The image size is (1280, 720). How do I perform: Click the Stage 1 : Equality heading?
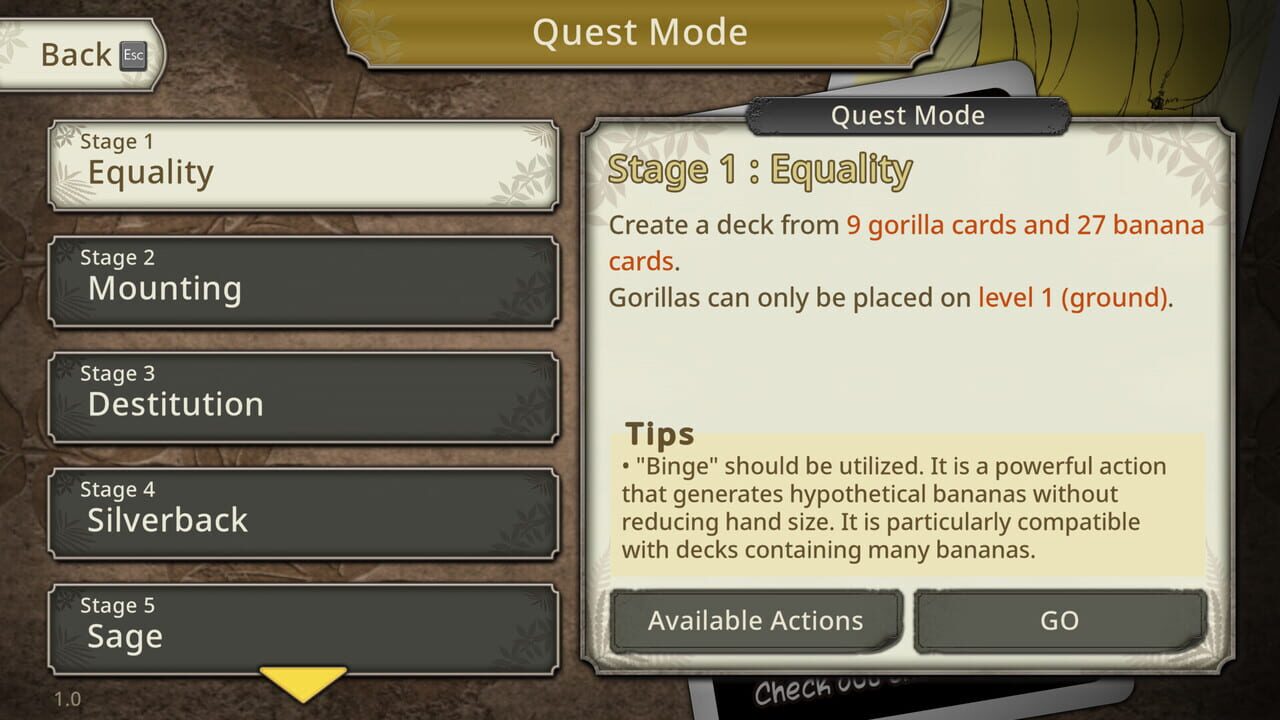760,169
